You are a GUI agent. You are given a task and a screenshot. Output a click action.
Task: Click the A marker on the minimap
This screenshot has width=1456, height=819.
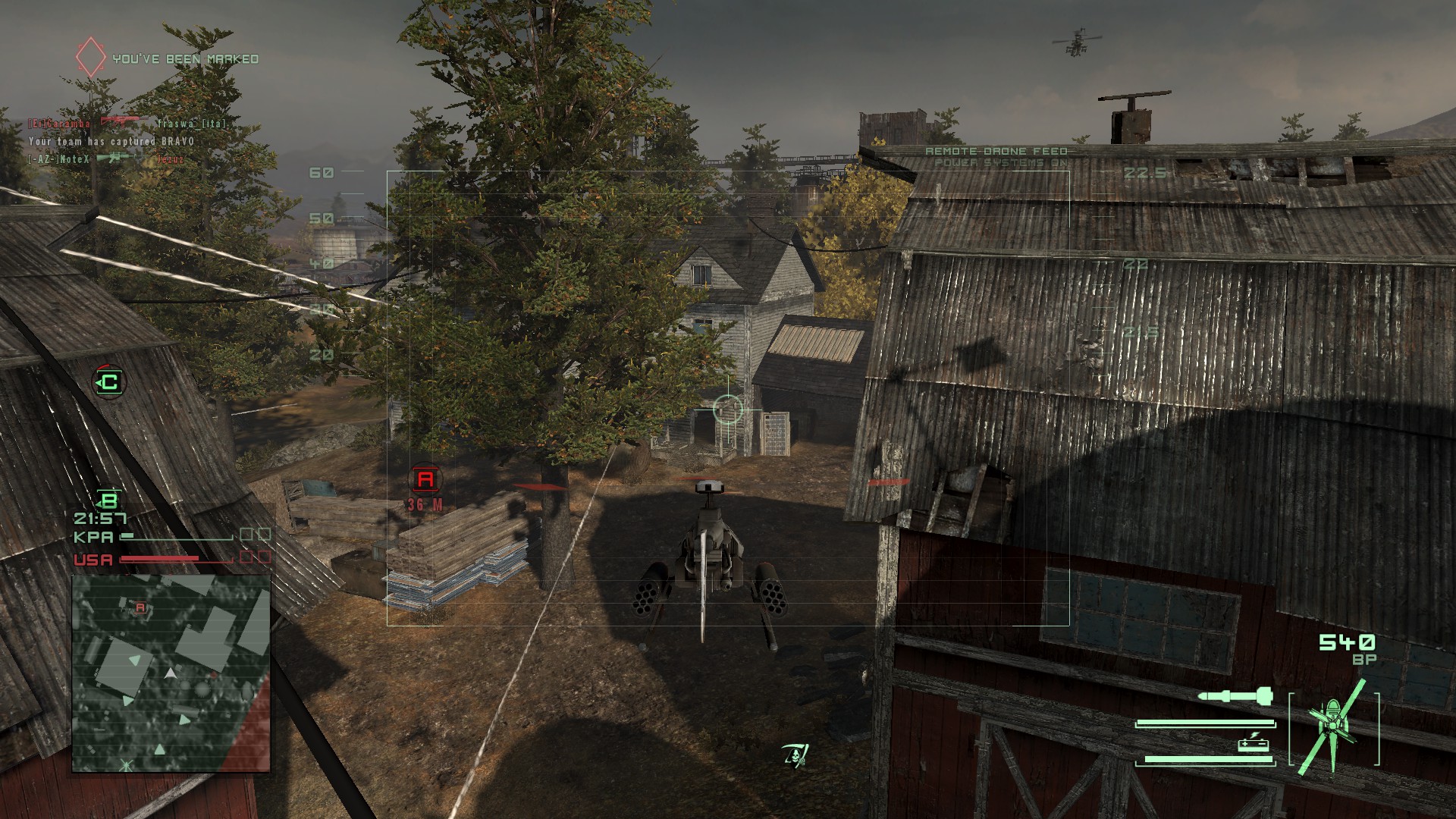140,607
